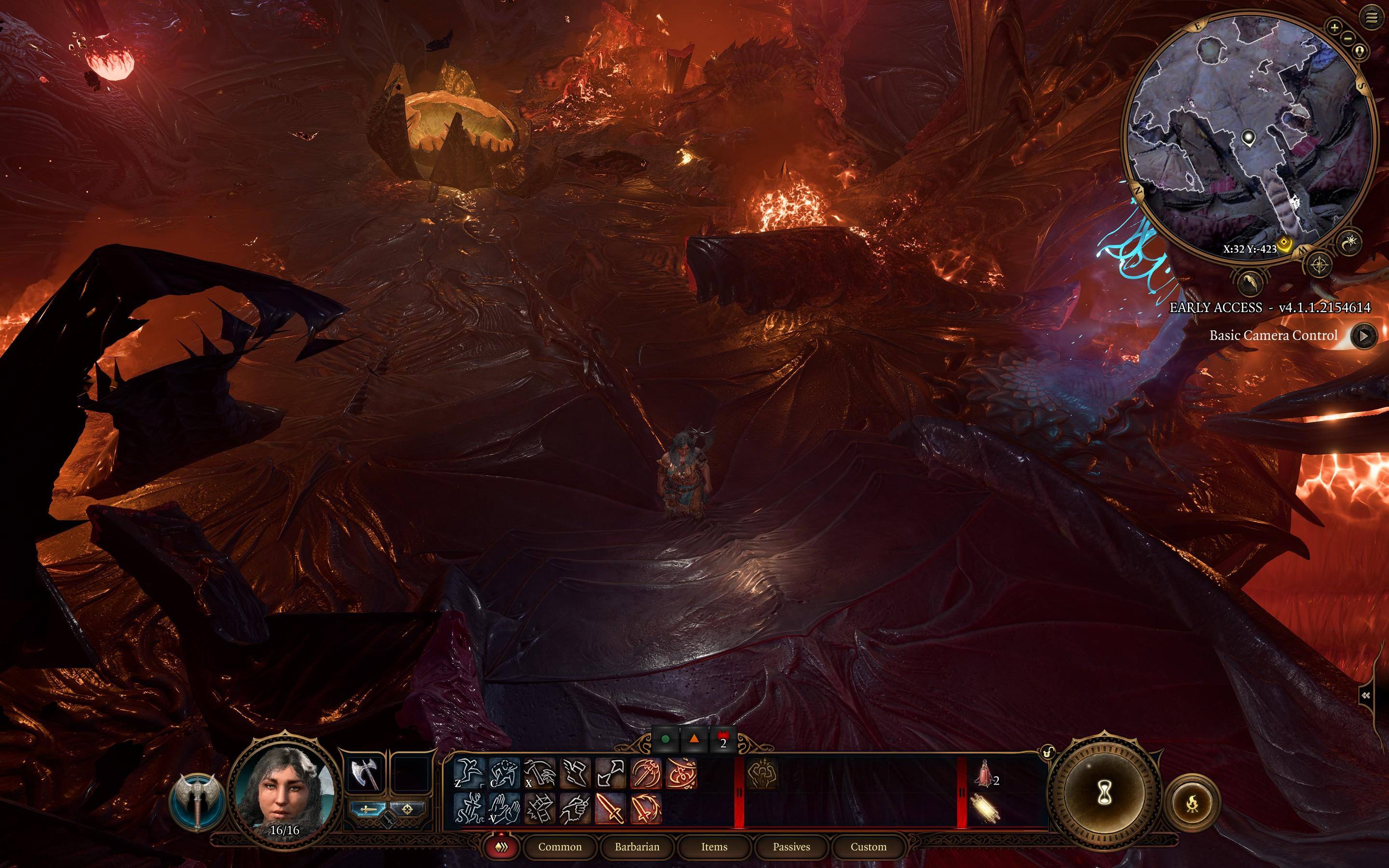Activate the Jump action icon

468,773
